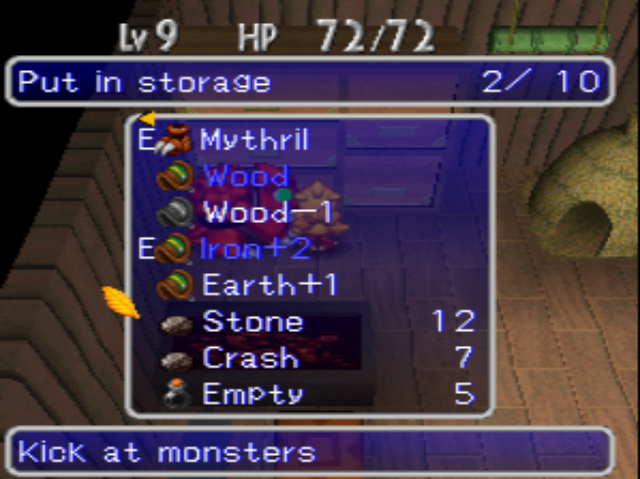Choose the plain Wood shield entry
The height and width of the screenshot is (479, 640).
(246, 177)
